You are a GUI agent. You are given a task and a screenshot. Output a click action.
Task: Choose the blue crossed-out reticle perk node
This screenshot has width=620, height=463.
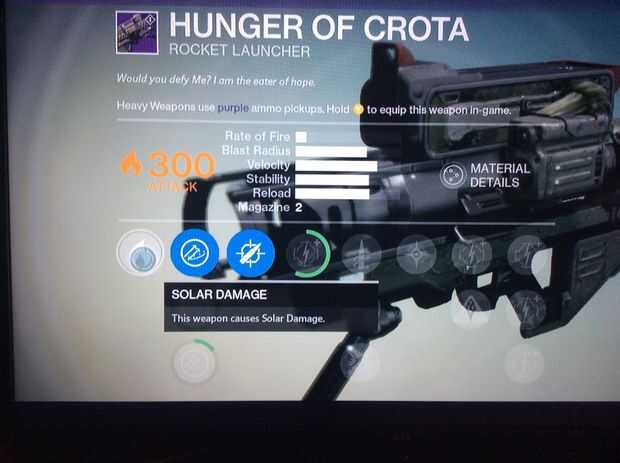pyautogui.click(x=250, y=254)
